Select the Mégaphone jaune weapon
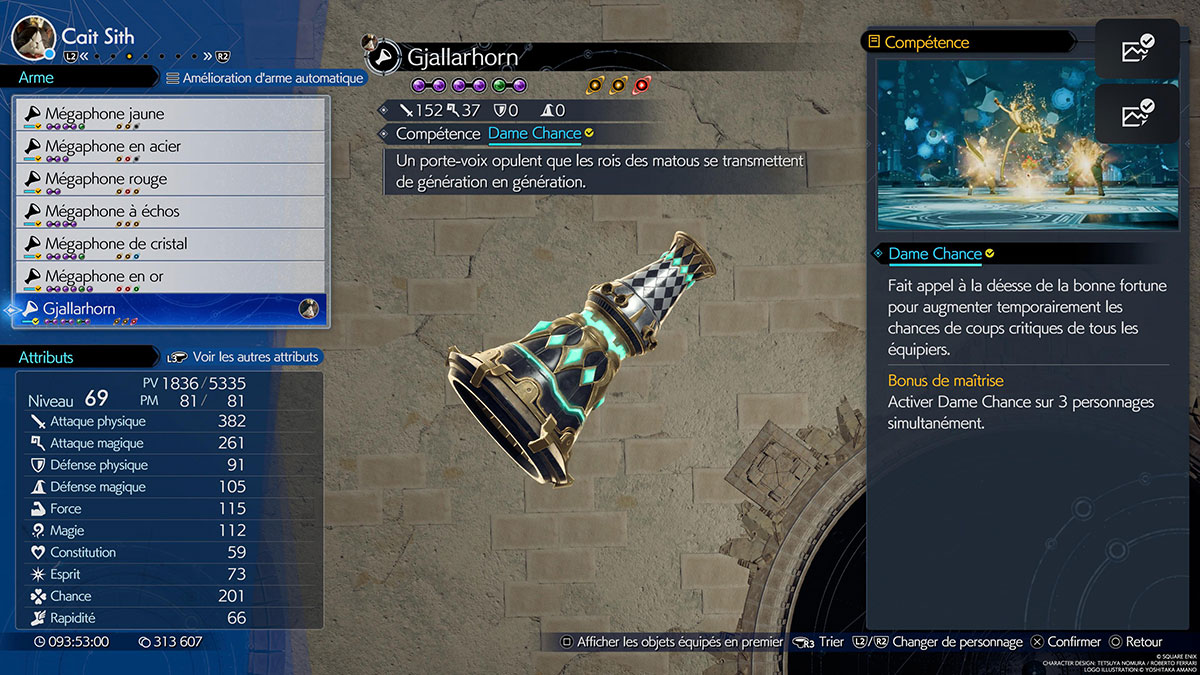1200x675 pixels. point(170,115)
